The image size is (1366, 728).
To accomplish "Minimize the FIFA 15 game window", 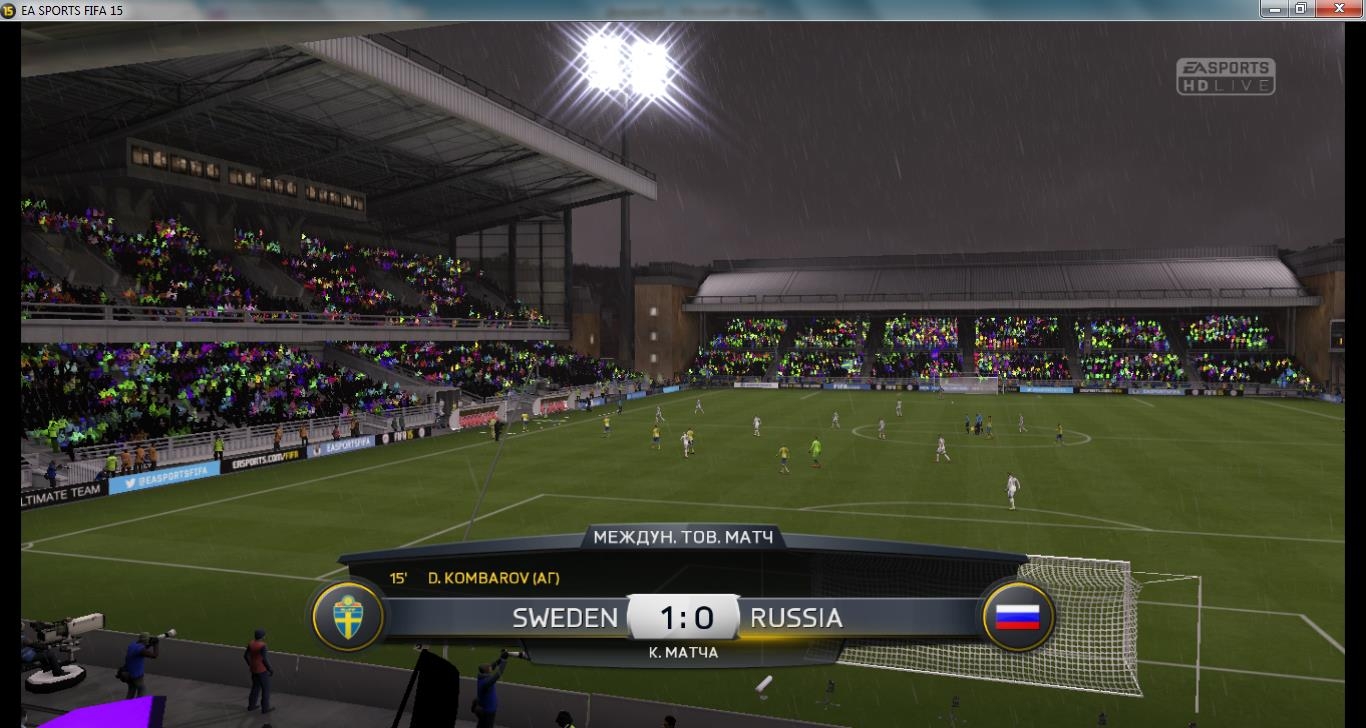I will coord(1272,9).
